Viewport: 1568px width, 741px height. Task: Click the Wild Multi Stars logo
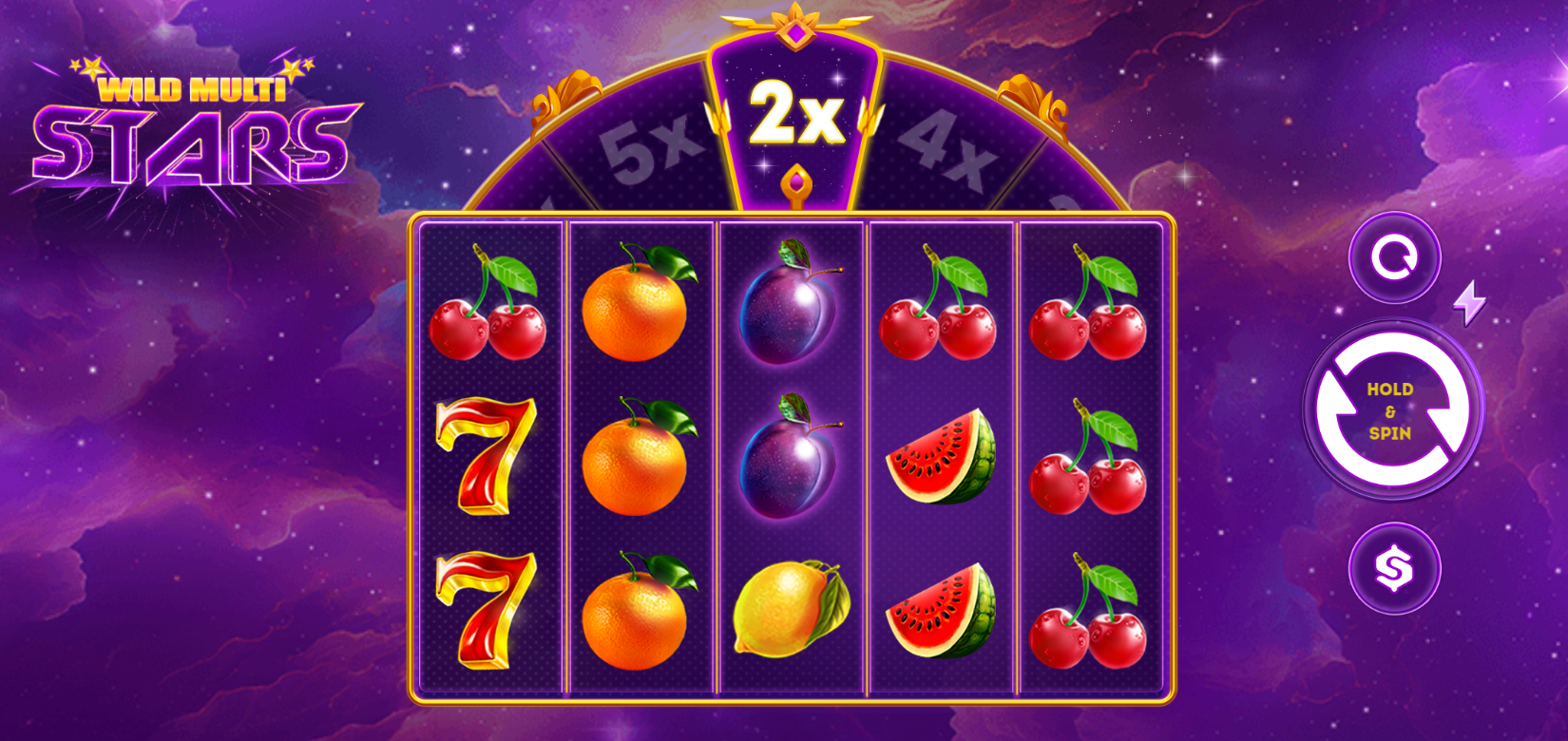(190, 123)
